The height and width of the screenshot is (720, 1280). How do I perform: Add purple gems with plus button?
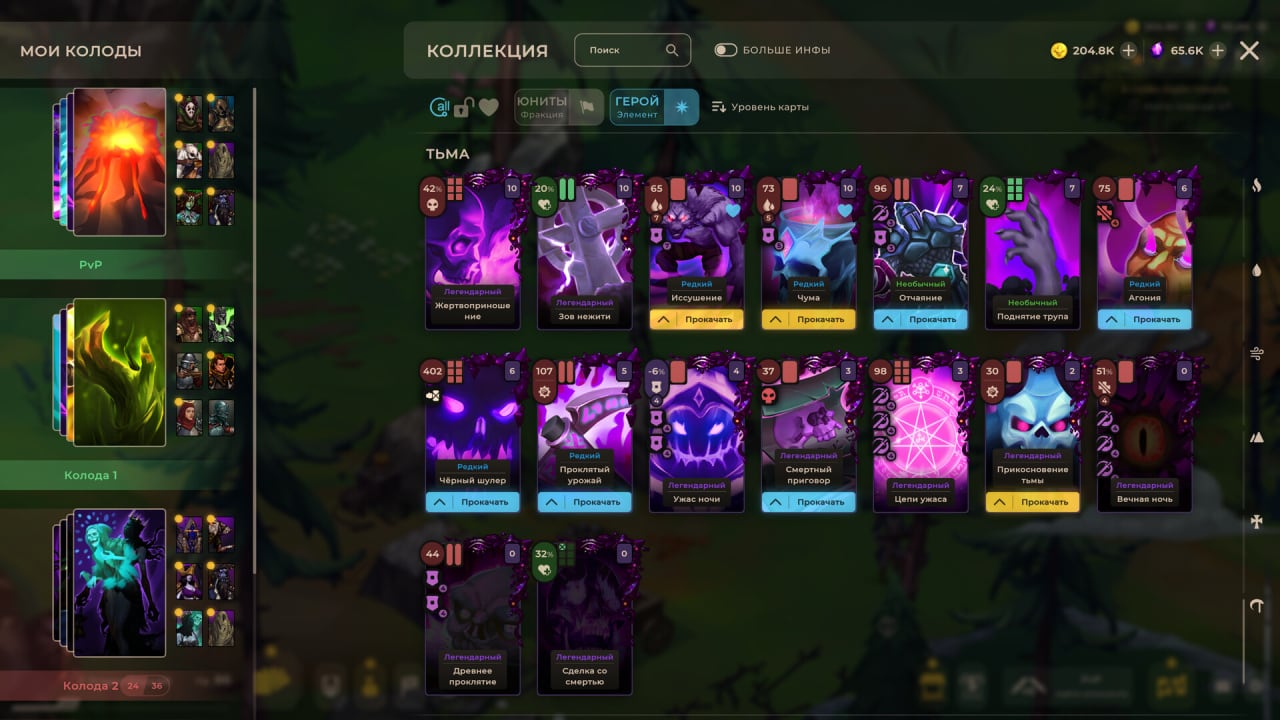[x=1217, y=51]
